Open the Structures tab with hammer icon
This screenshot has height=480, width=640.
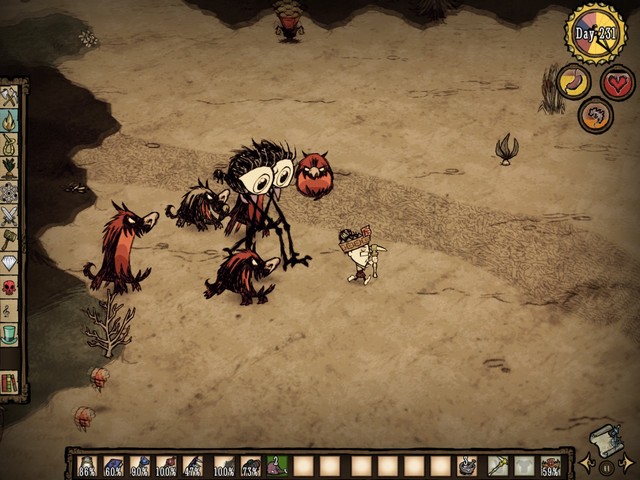pos(10,239)
